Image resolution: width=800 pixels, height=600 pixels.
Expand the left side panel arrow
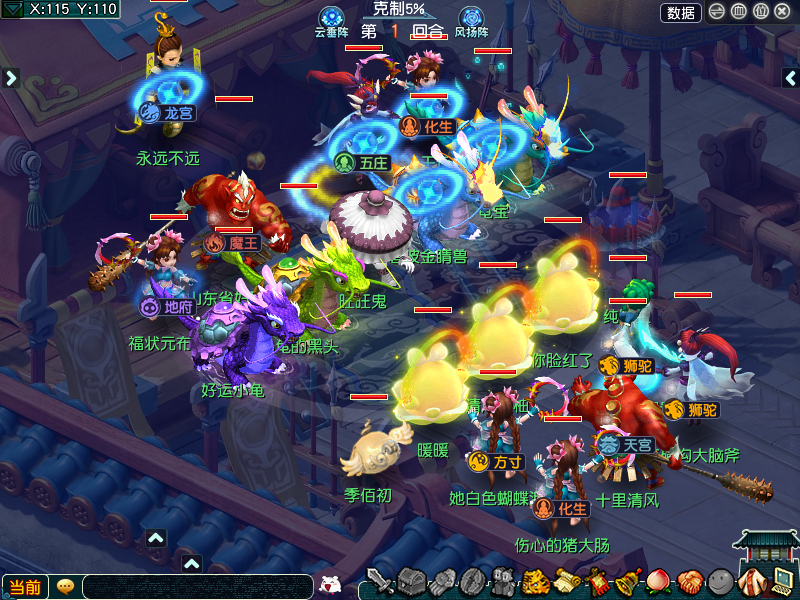pyautogui.click(x=11, y=77)
